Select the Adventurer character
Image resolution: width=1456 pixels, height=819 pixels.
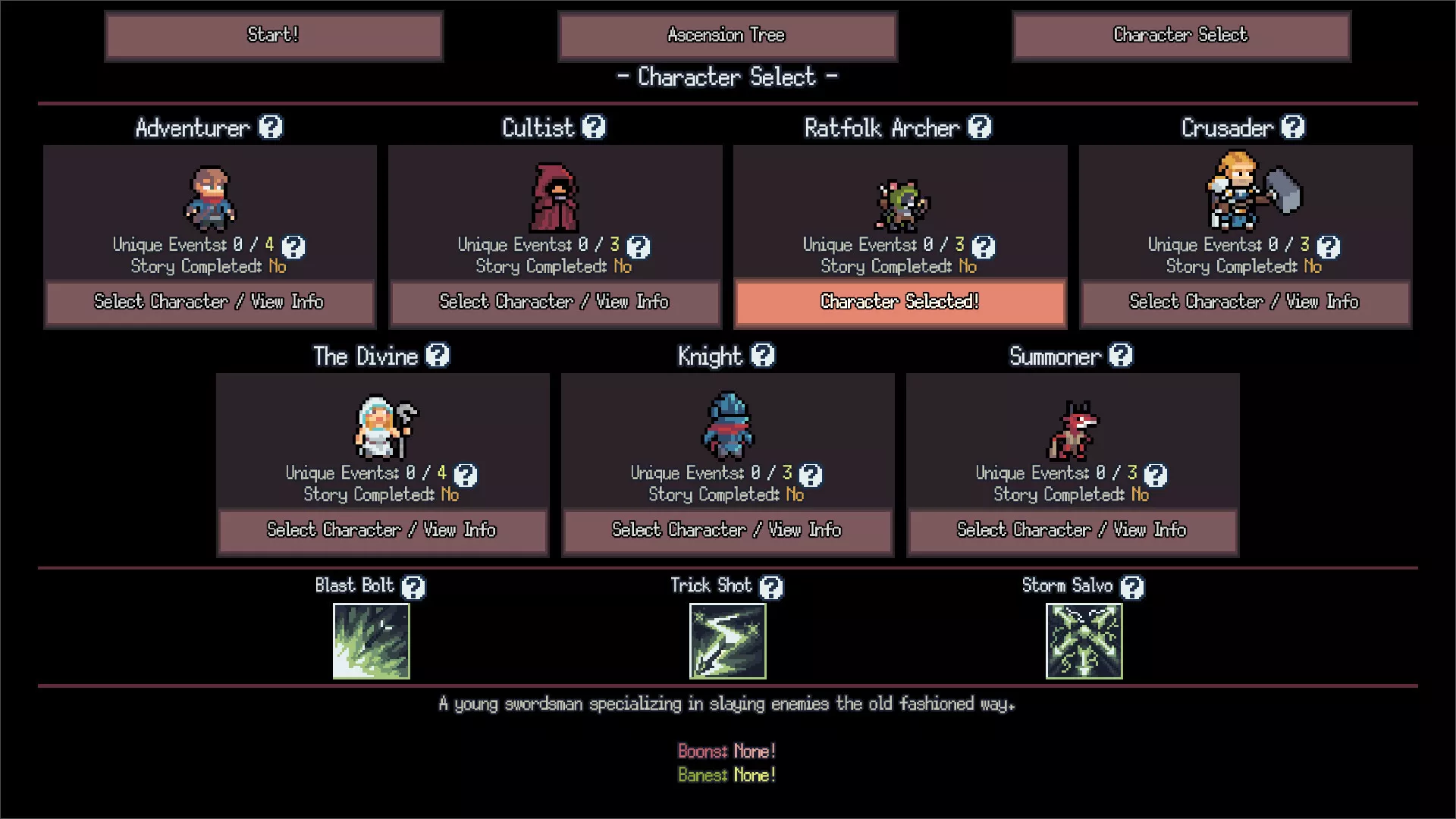[x=209, y=302]
